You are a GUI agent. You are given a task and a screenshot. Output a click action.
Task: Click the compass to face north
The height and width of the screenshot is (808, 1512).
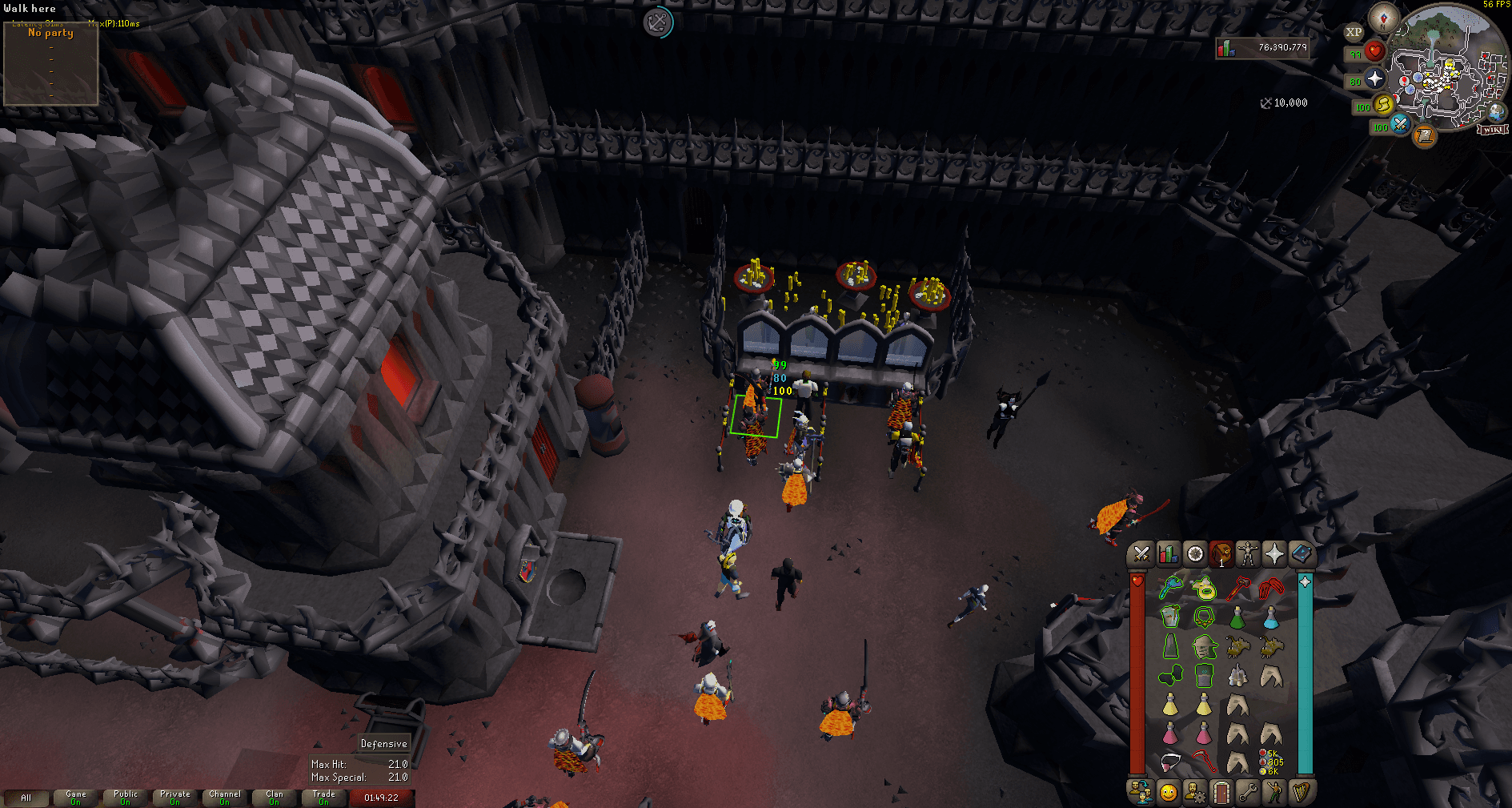pyautogui.click(x=1382, y=19)
